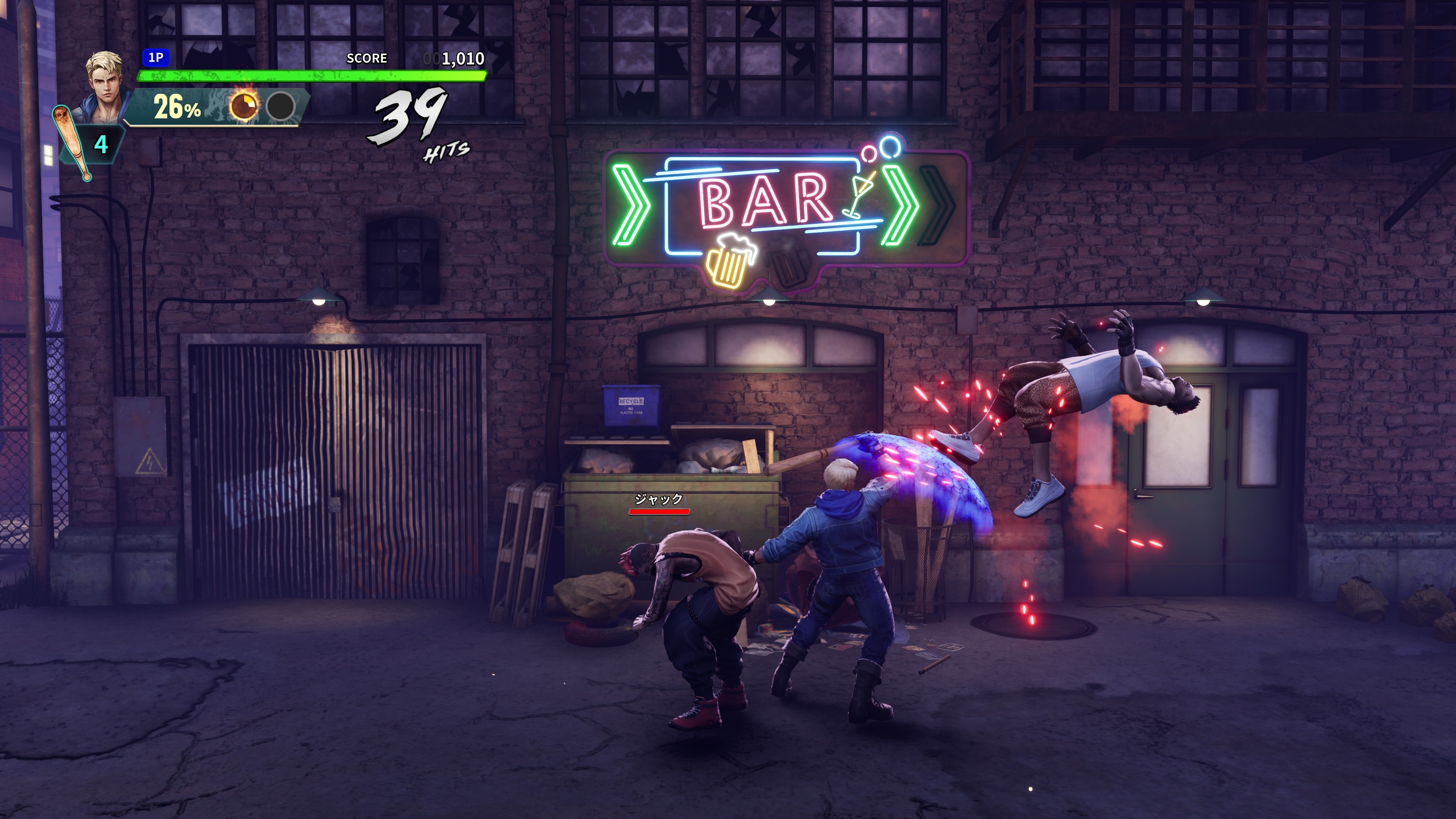Screen dimensions: 1456x819
Task: Click the blue 1P player badge
Action: tap(155, 58)
